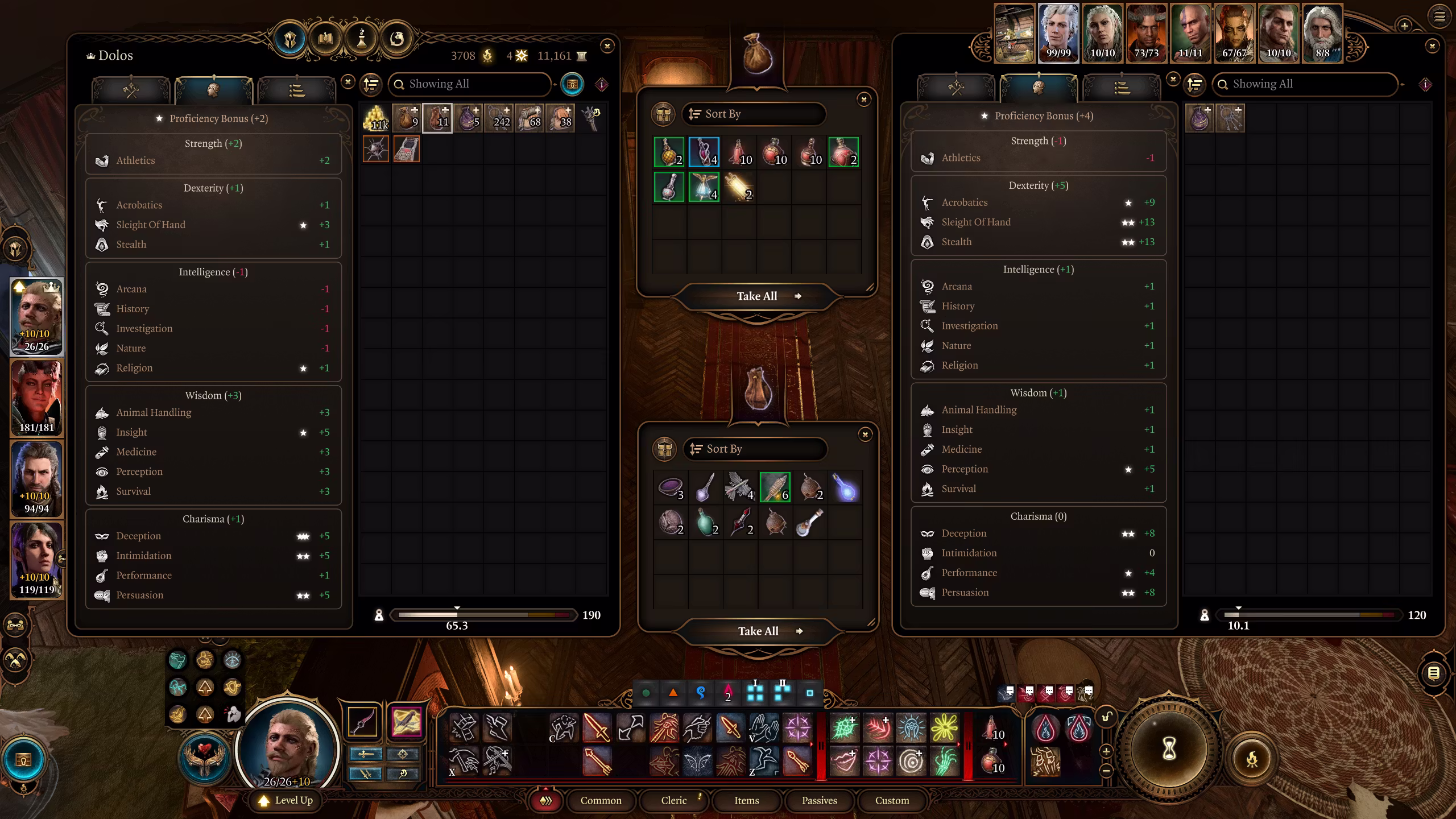Level up Dolos
Screen dimensions: 1456x819
point(286,800)
